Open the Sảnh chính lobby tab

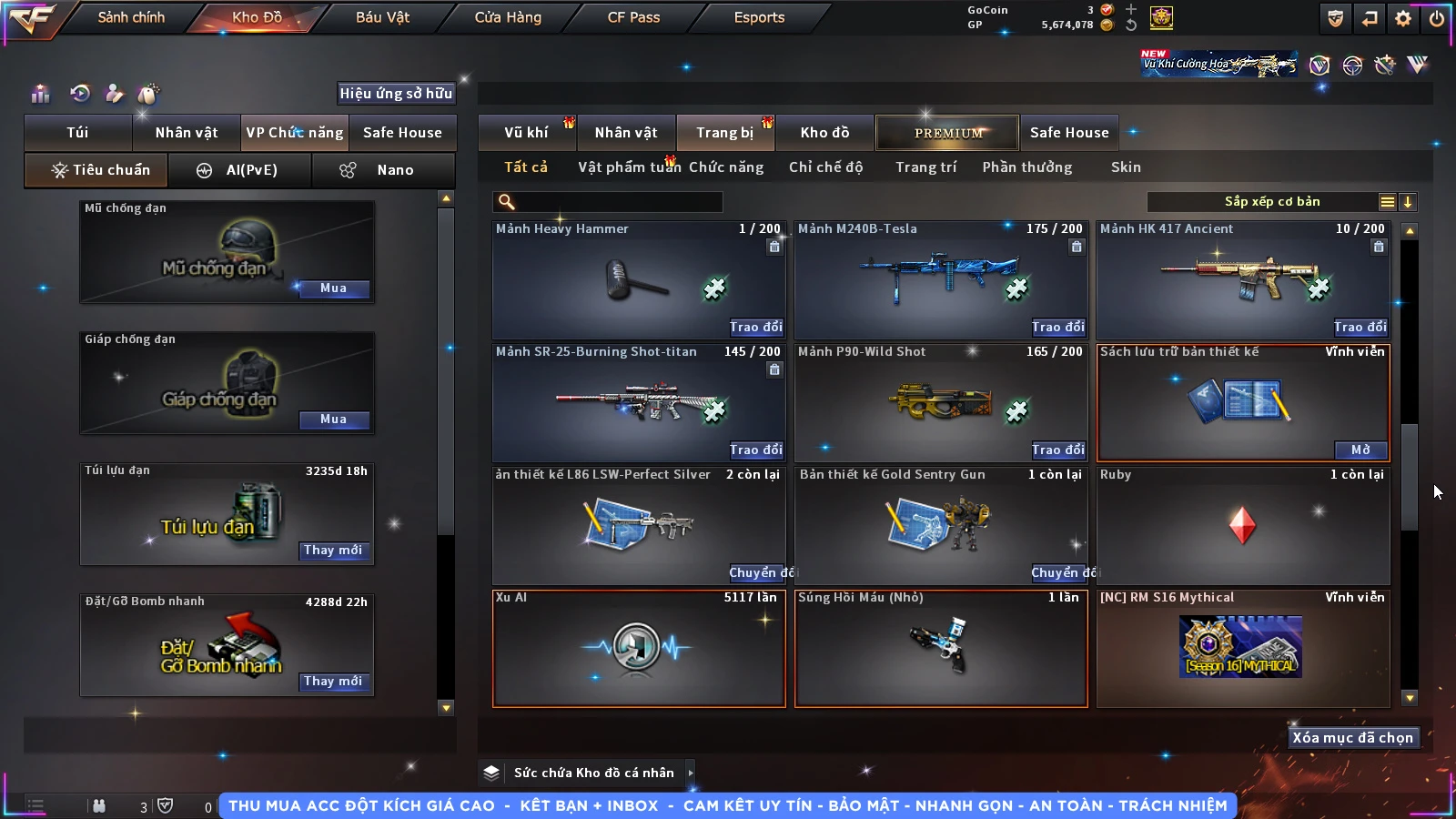click(131, 17)
